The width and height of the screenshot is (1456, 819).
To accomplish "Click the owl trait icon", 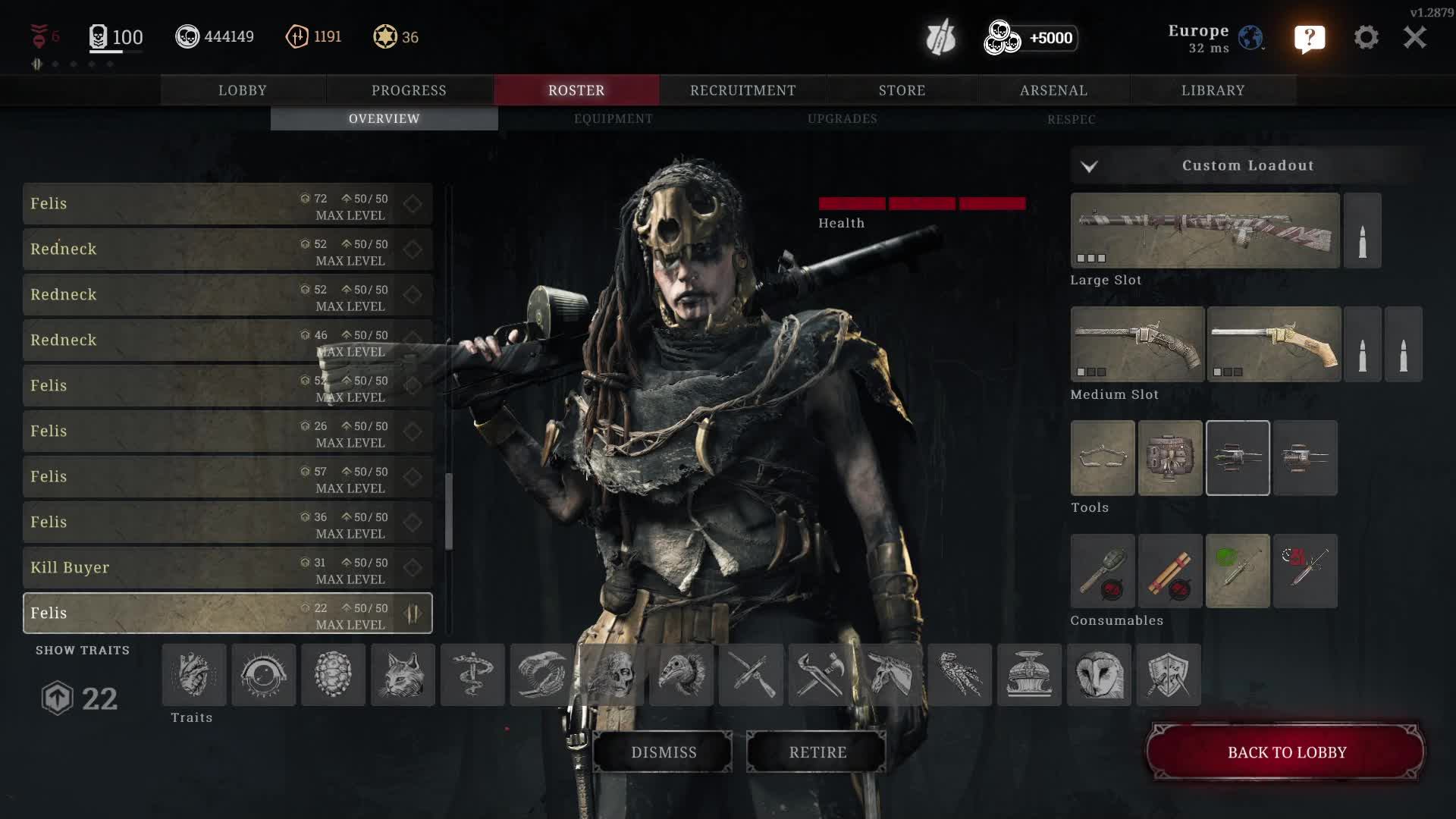I will [1099, 675].
